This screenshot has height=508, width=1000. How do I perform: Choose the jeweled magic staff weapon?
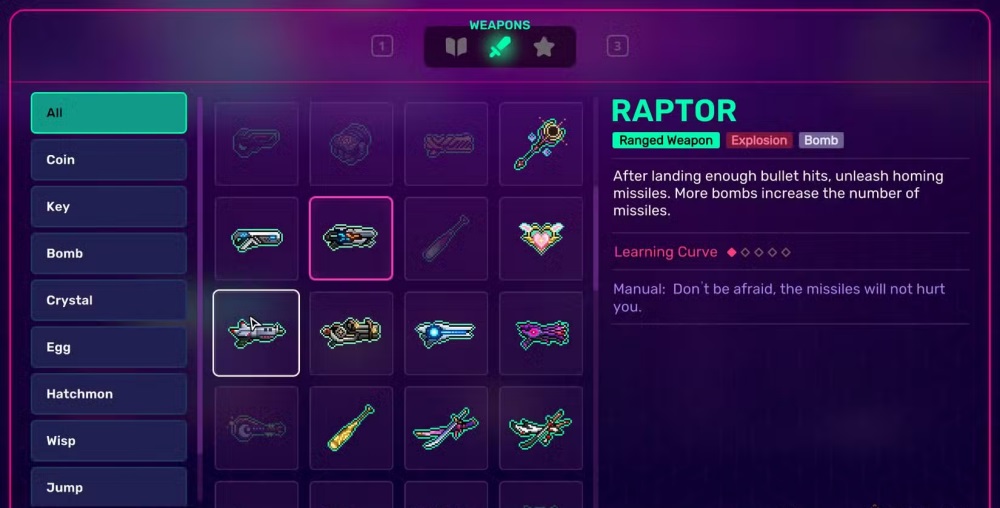(540, 144)
